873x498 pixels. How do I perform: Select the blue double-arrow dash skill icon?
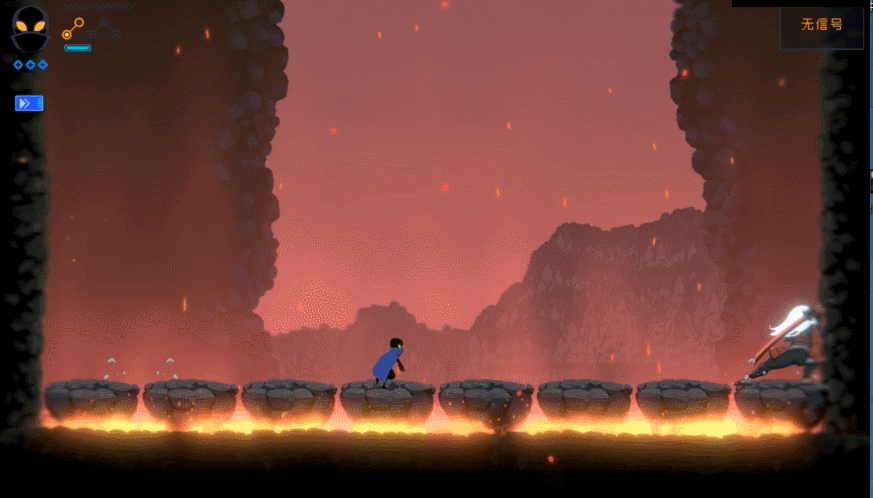pos(29,103)
